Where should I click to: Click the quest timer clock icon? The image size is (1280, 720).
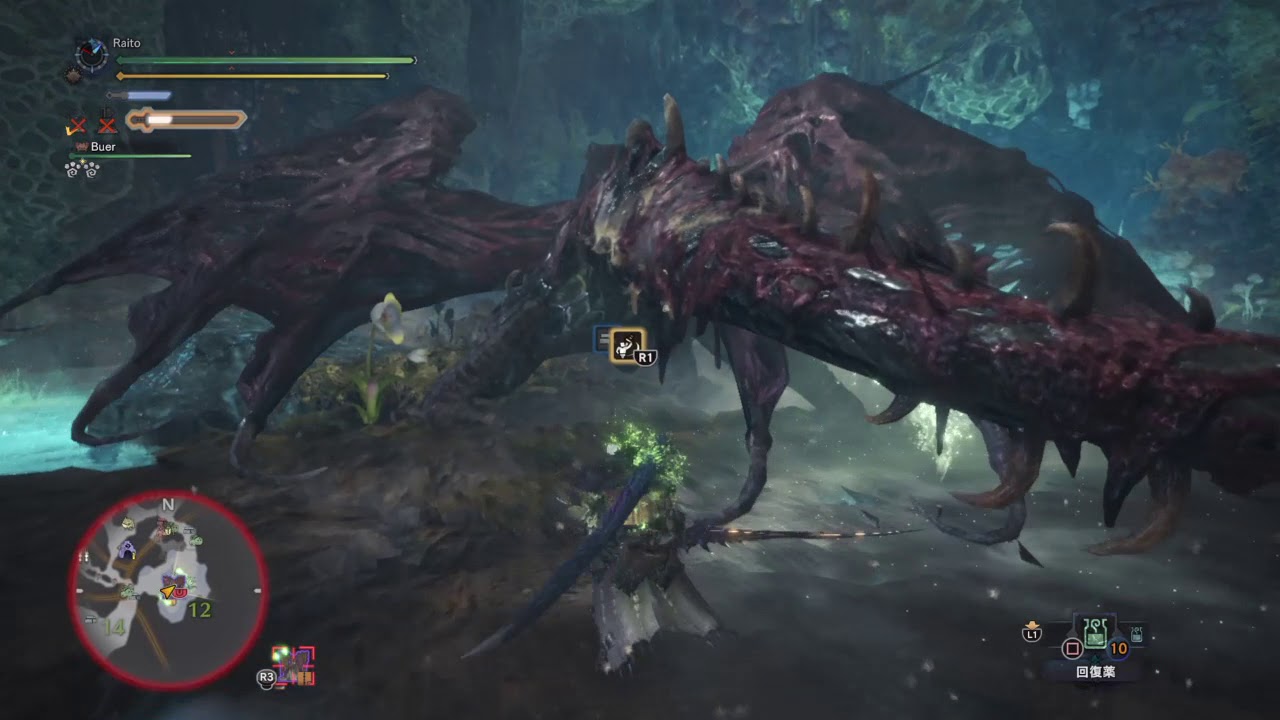click(x=91, y=54)
